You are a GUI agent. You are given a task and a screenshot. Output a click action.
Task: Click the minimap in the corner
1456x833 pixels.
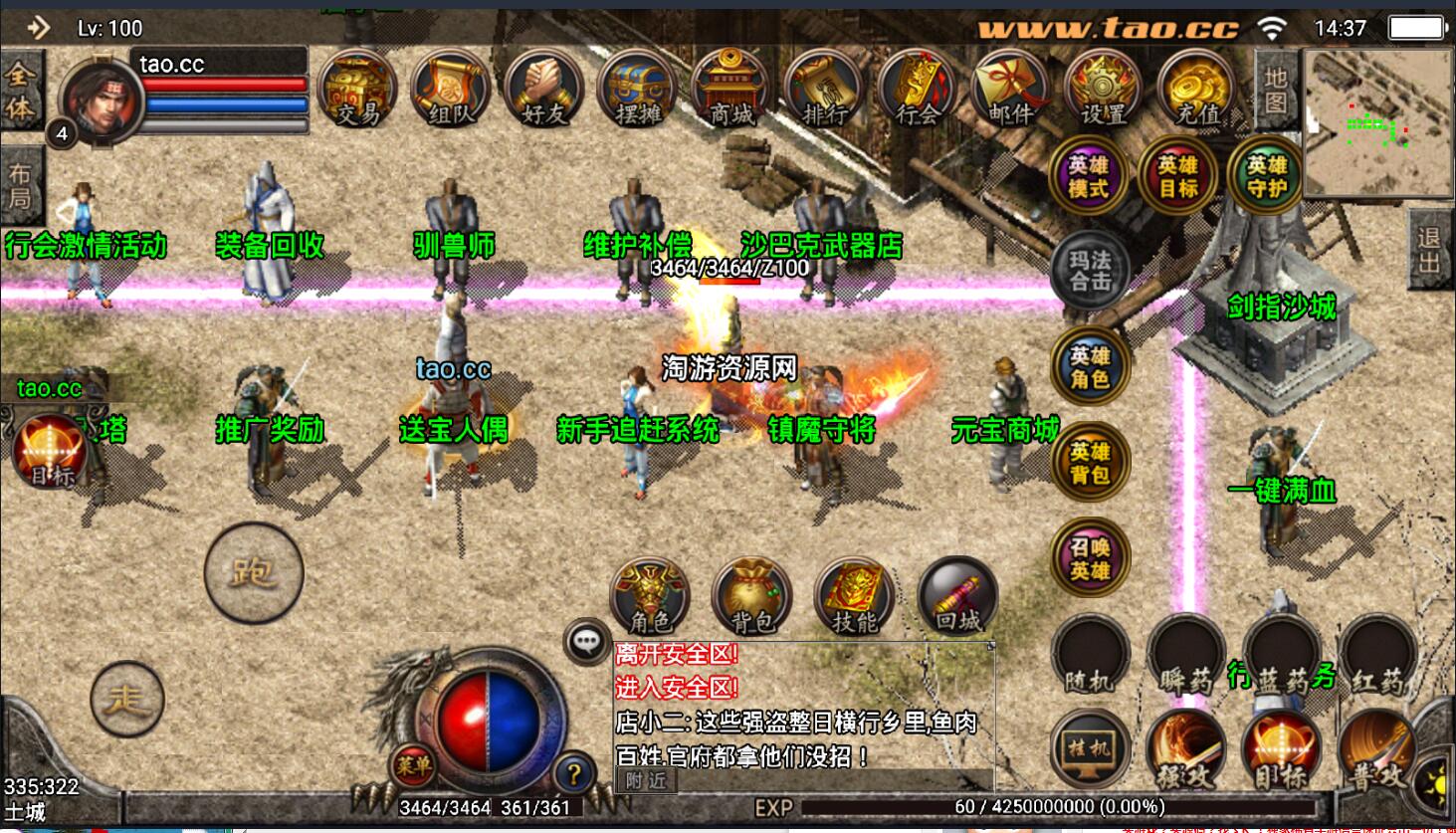tap(1377, 124)
